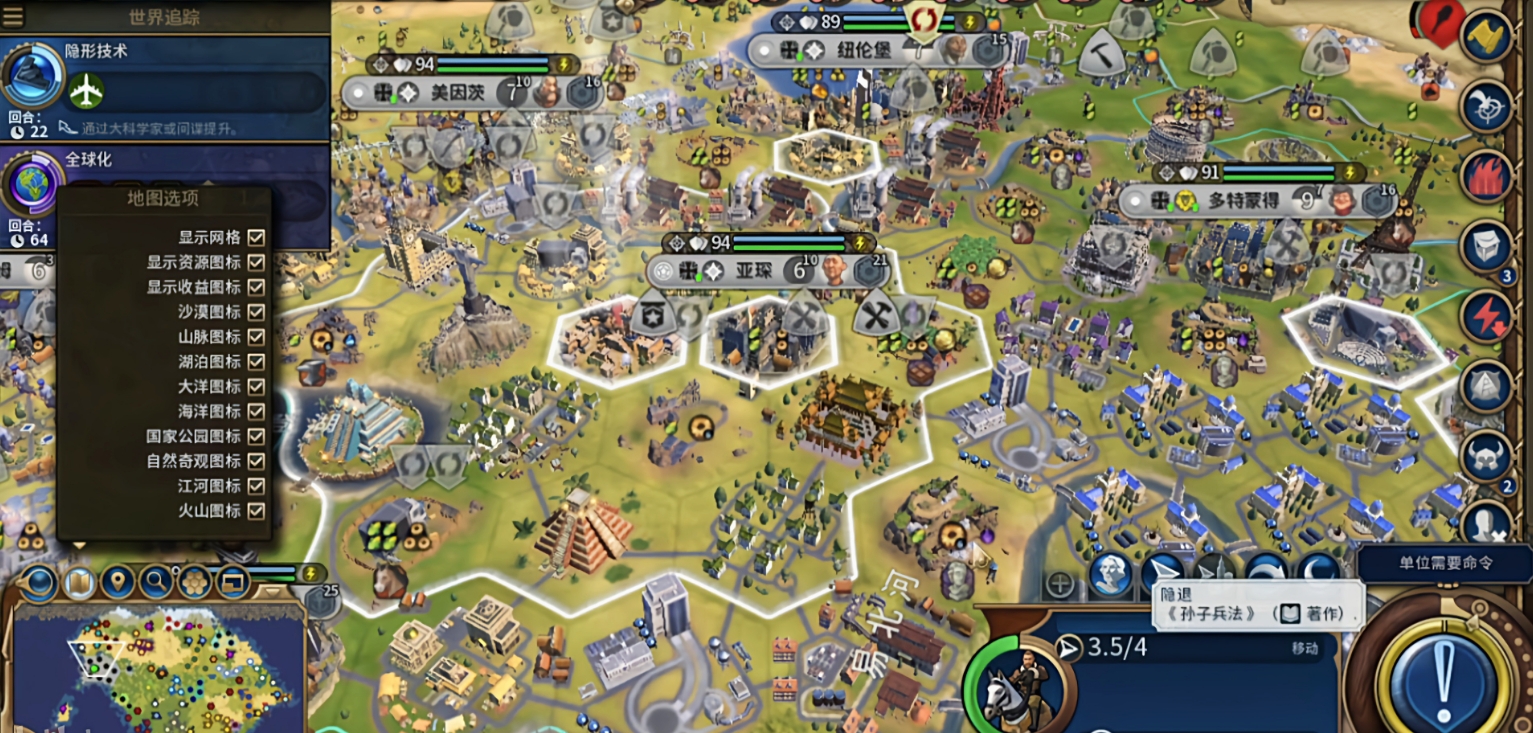Select the 多特蒙得 city banner
The image size is (1533, 733).
(1243, 200)
